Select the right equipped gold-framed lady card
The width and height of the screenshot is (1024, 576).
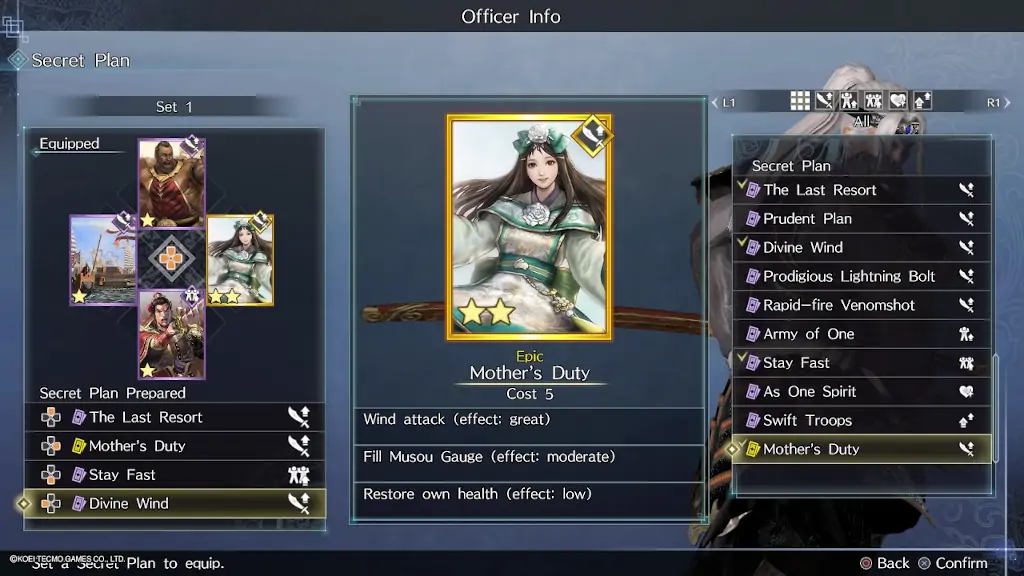(240, 260)
